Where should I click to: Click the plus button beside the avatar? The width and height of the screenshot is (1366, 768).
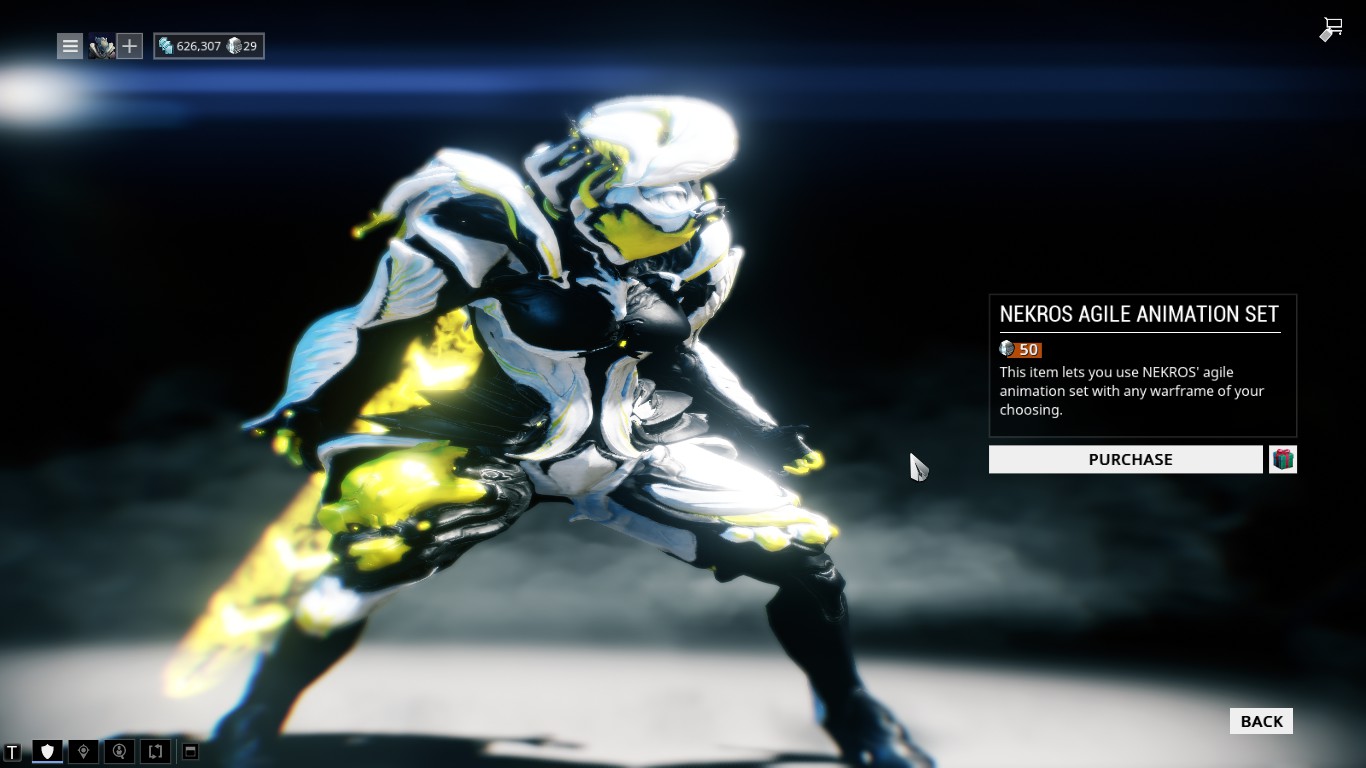(x=130, y=46)
